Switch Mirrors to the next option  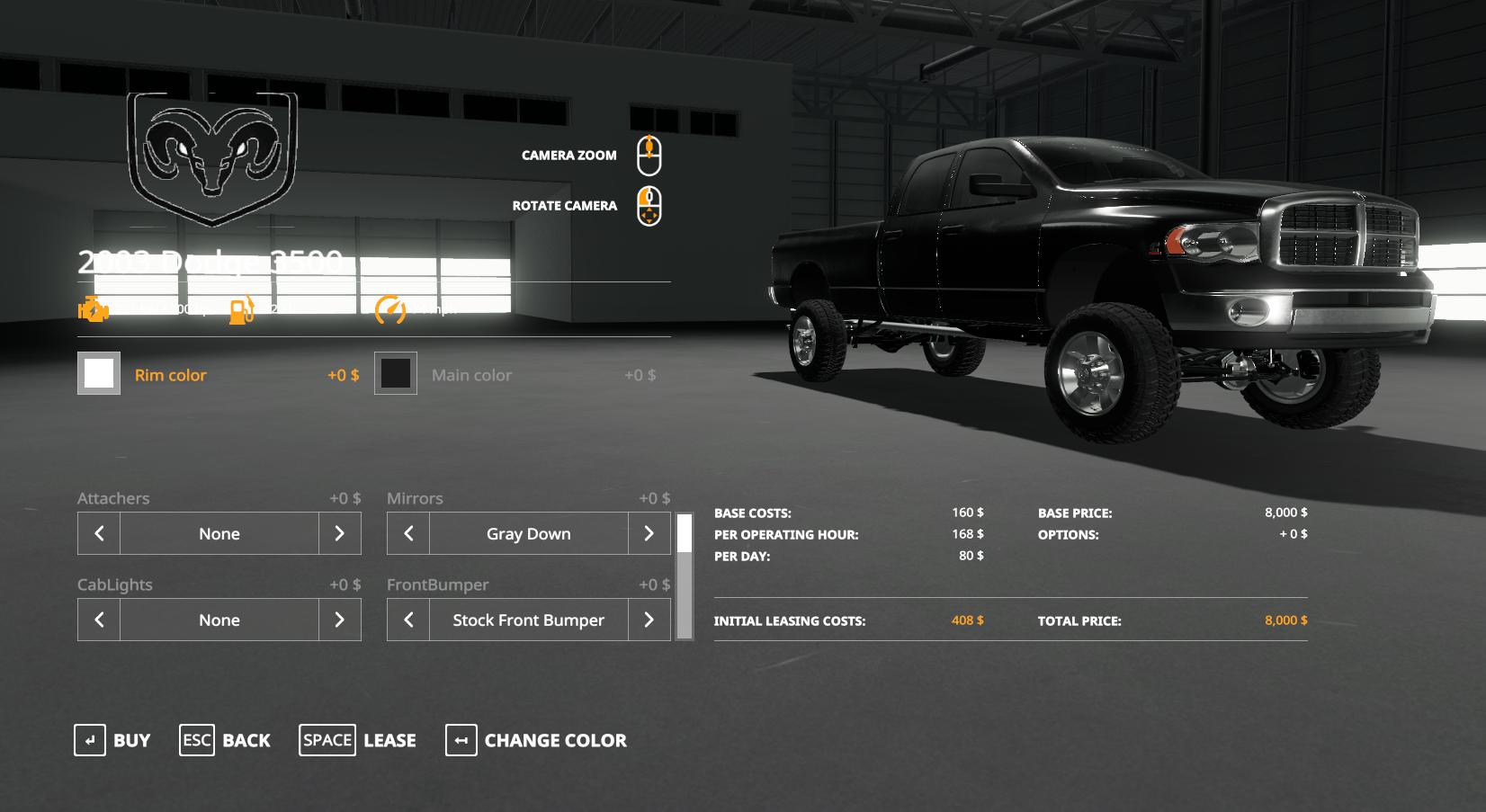pos(649,533)
